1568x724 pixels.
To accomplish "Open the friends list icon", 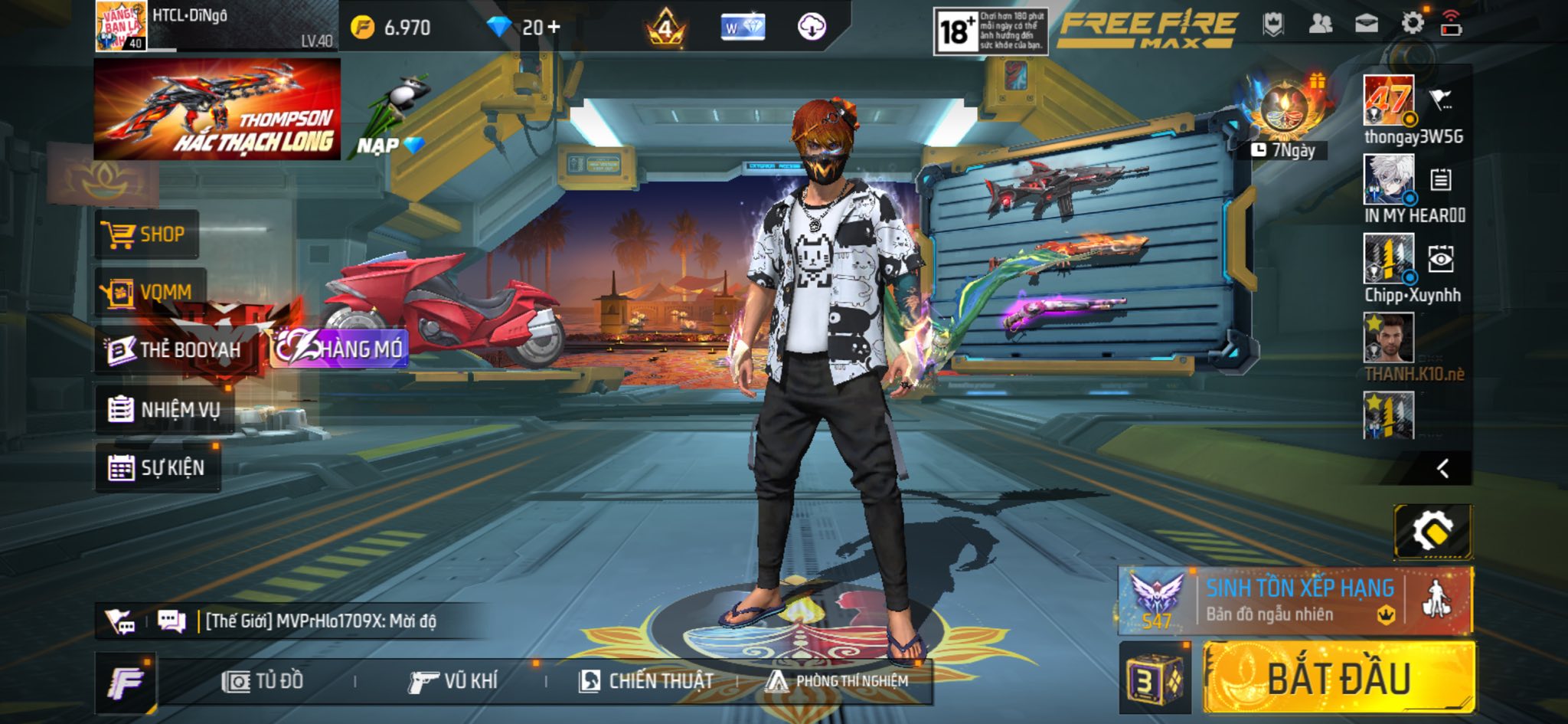I will 1321,24.
